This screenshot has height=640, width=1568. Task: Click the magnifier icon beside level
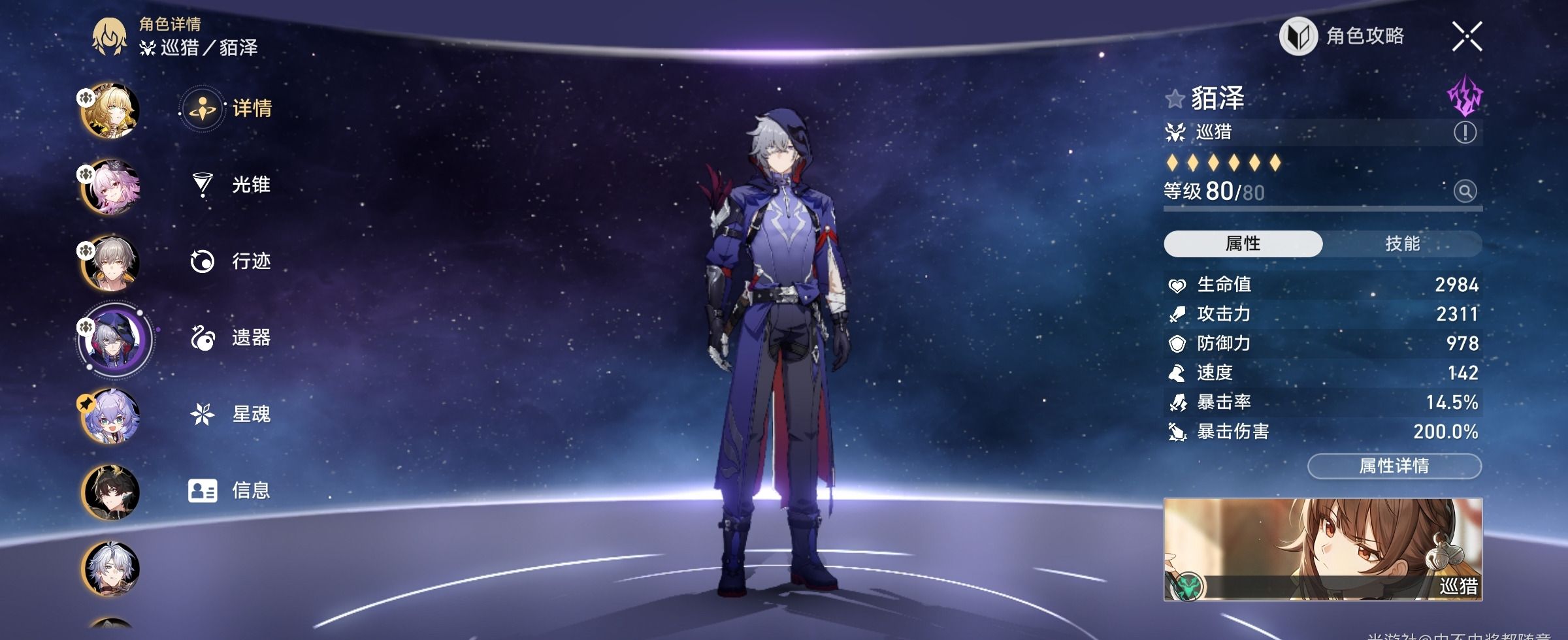point(1465,191)
